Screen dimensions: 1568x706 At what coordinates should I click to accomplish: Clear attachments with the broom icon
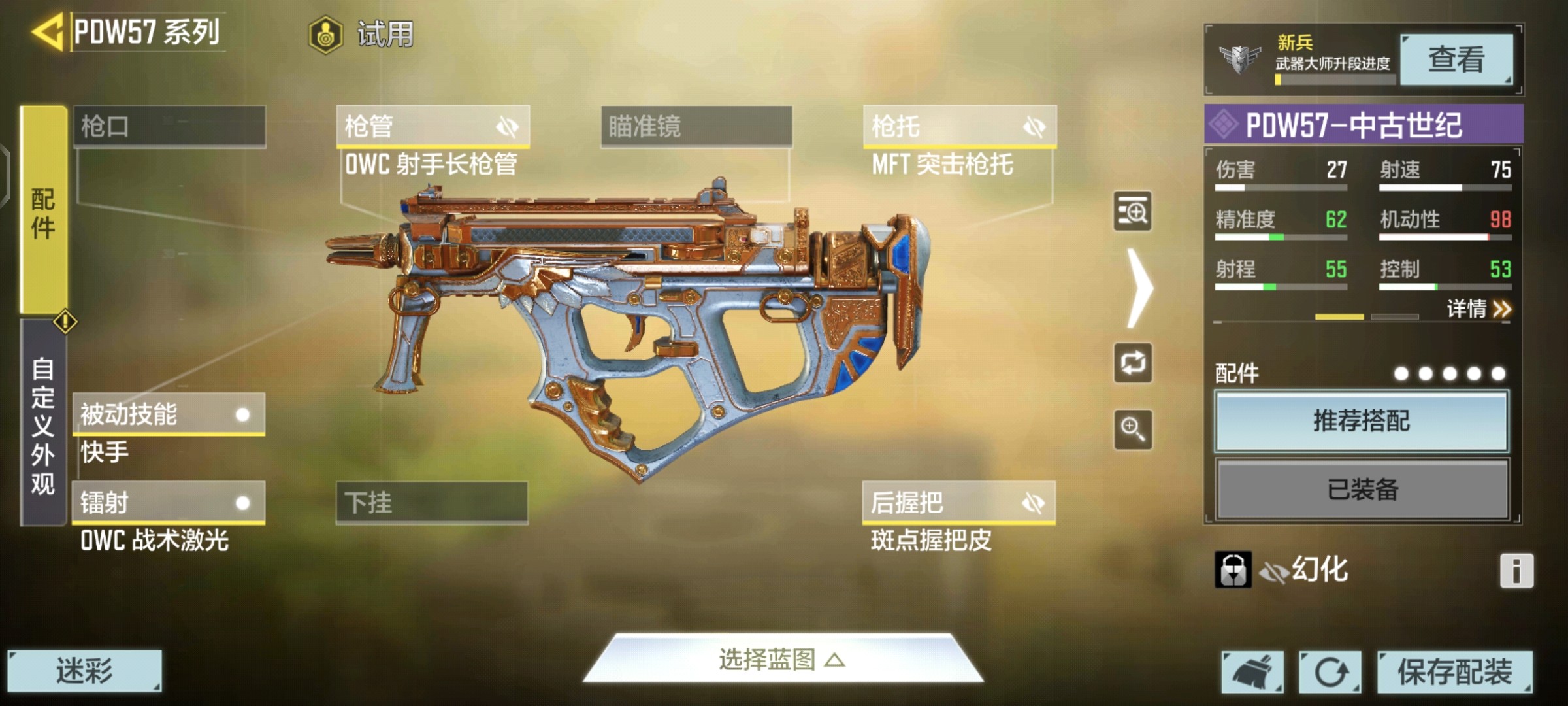[x=1252, y=672]
